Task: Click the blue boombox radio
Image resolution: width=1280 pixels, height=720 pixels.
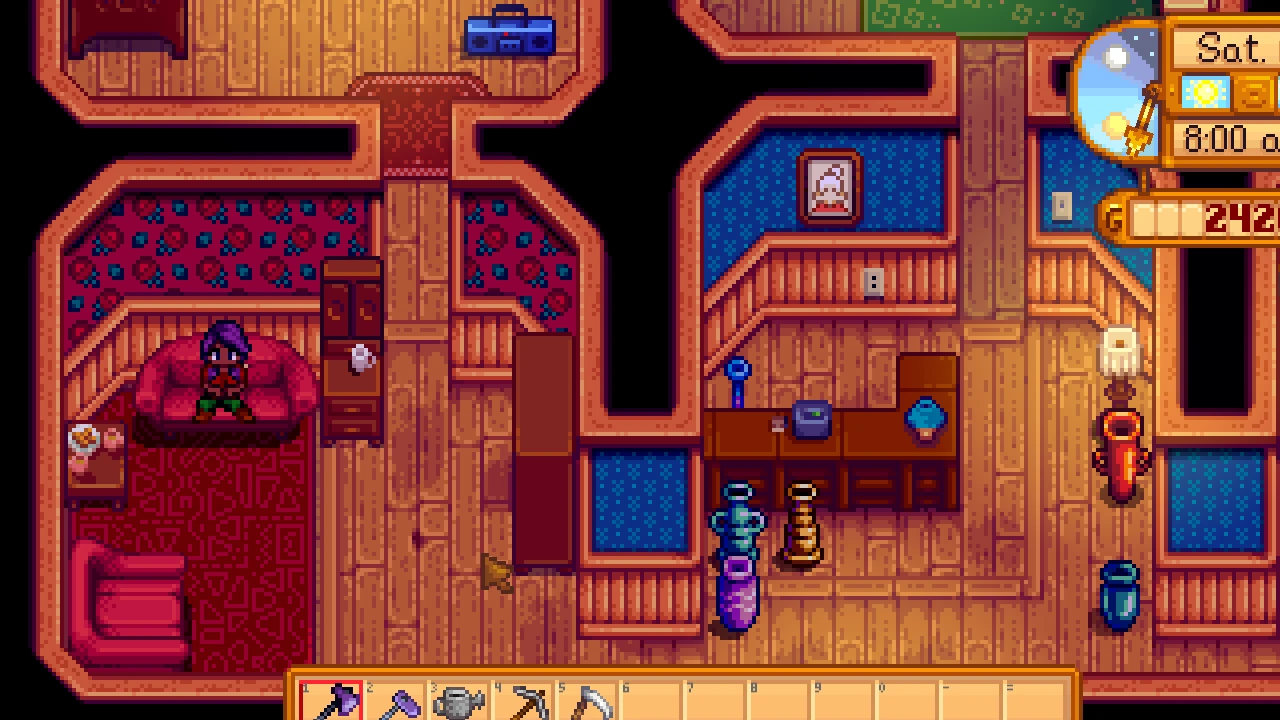Action: [510, 35]
